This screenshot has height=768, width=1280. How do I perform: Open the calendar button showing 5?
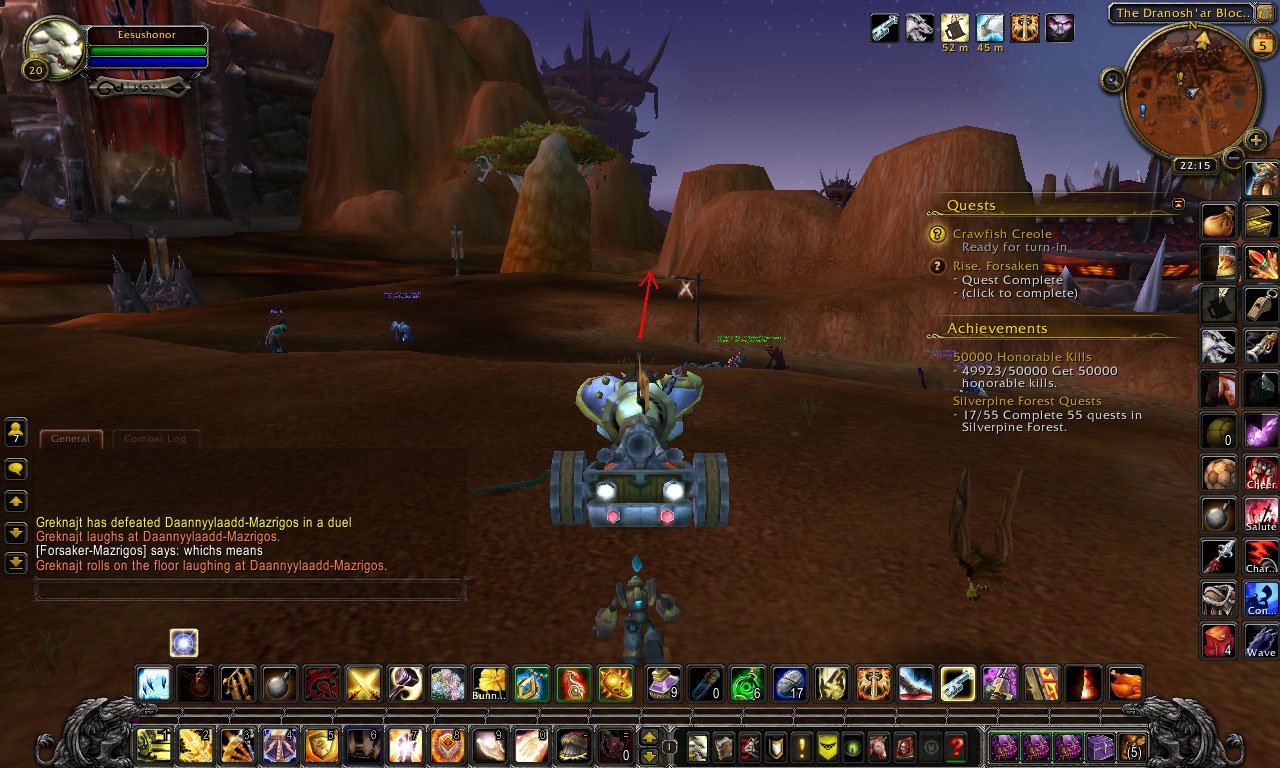[1260, 42]
